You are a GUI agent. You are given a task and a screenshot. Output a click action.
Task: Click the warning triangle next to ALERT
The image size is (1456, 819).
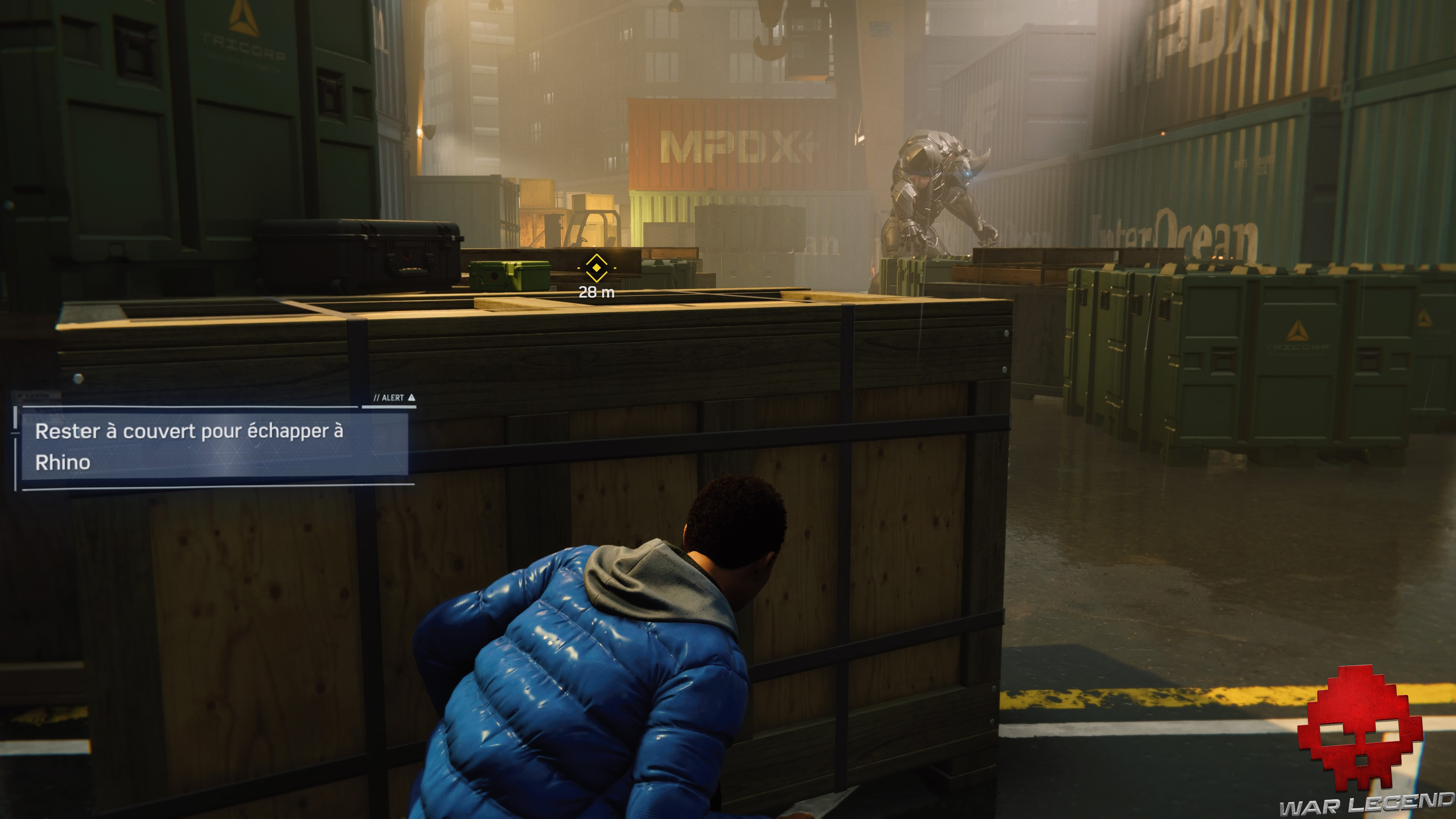(411, 397)
